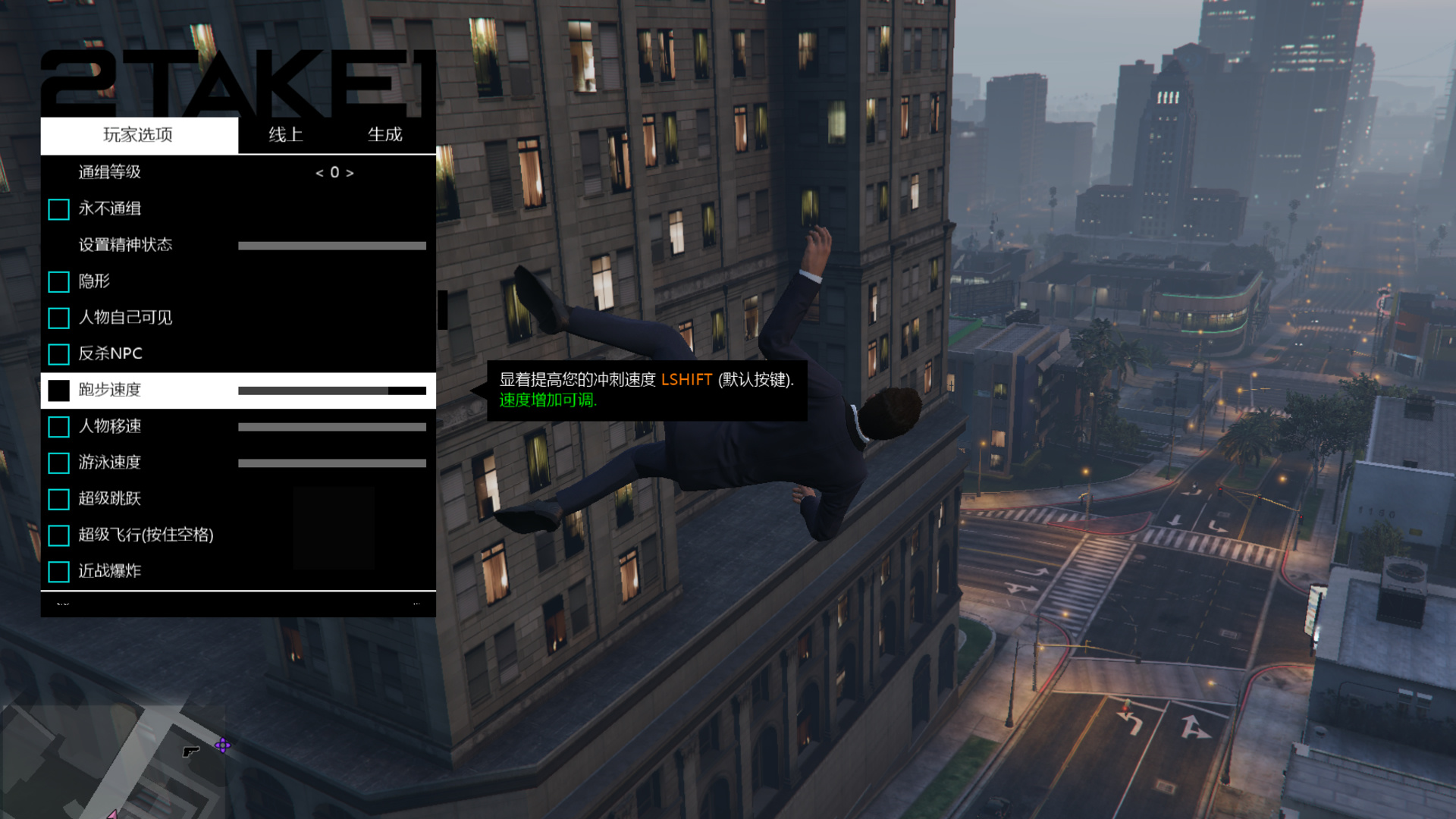Viewport: 1456px width, 819px height.
Task: Adjust the 设置精神状态 slider
Action: (332, 245)
